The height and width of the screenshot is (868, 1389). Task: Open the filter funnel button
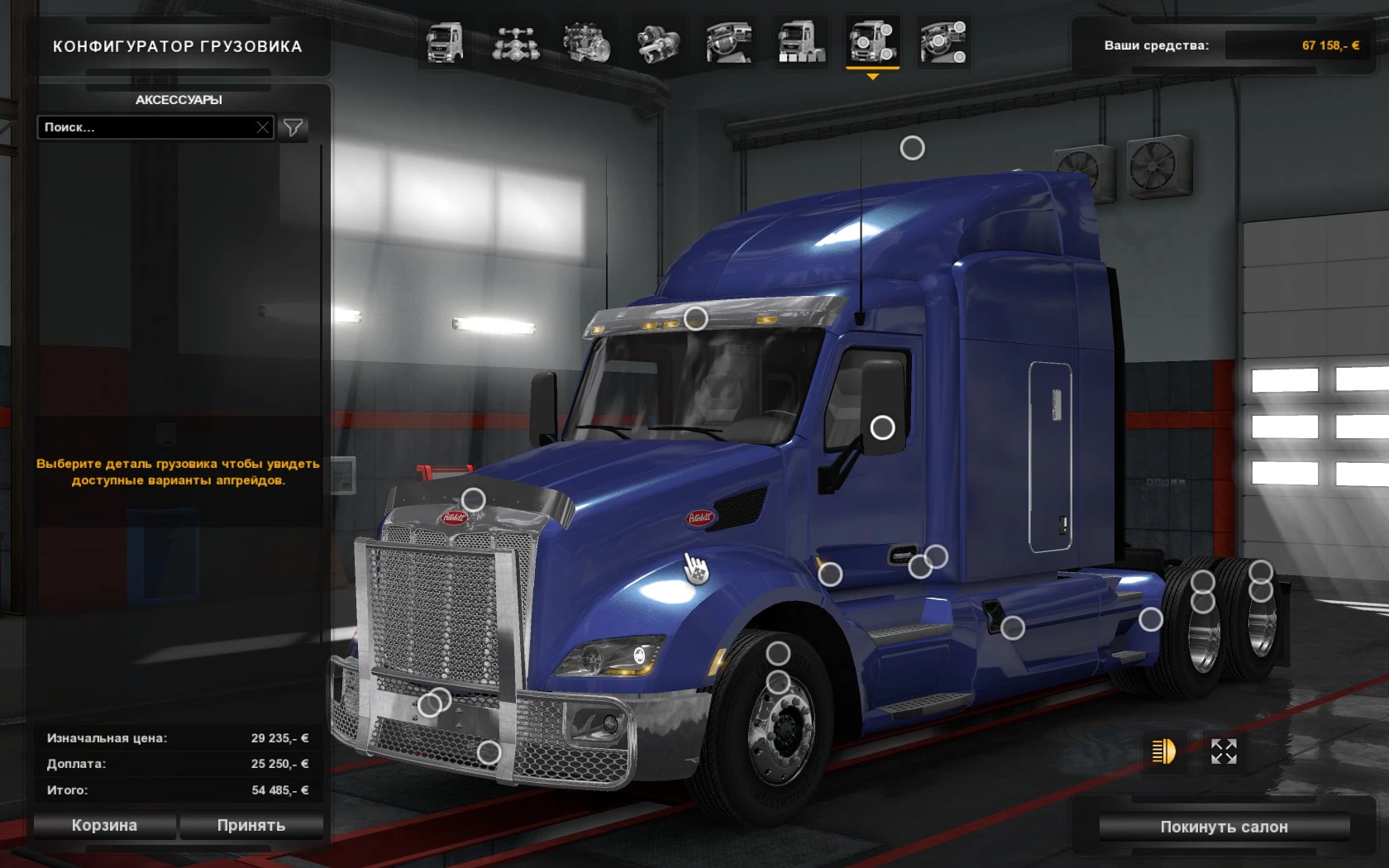293,127
